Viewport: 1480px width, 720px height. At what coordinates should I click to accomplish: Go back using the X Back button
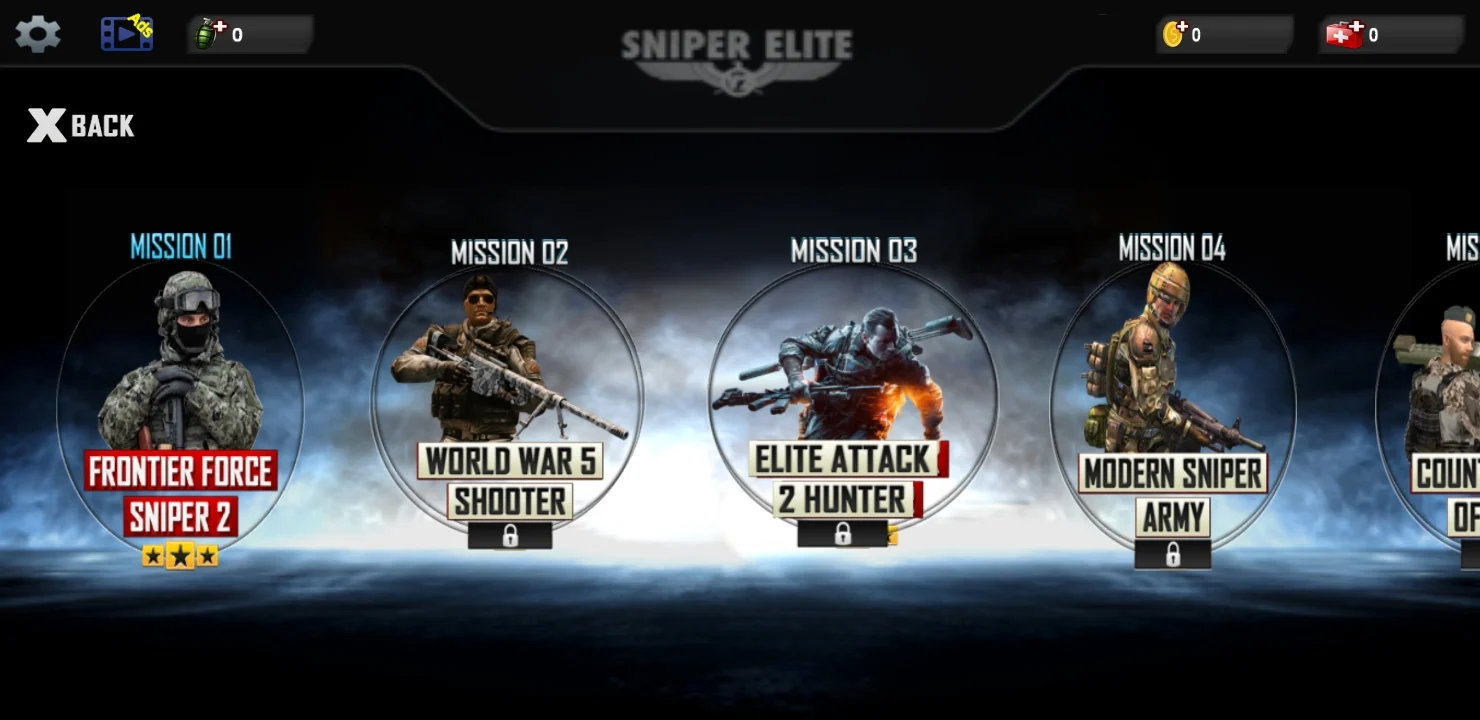click(81, 126)
